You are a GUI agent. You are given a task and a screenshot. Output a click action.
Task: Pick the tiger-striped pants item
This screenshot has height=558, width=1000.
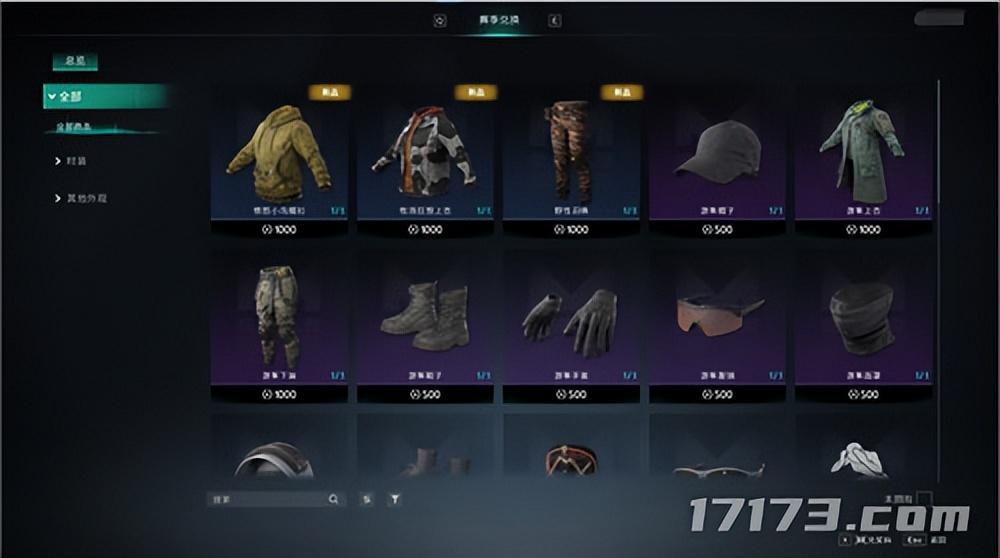pos(571,155)
